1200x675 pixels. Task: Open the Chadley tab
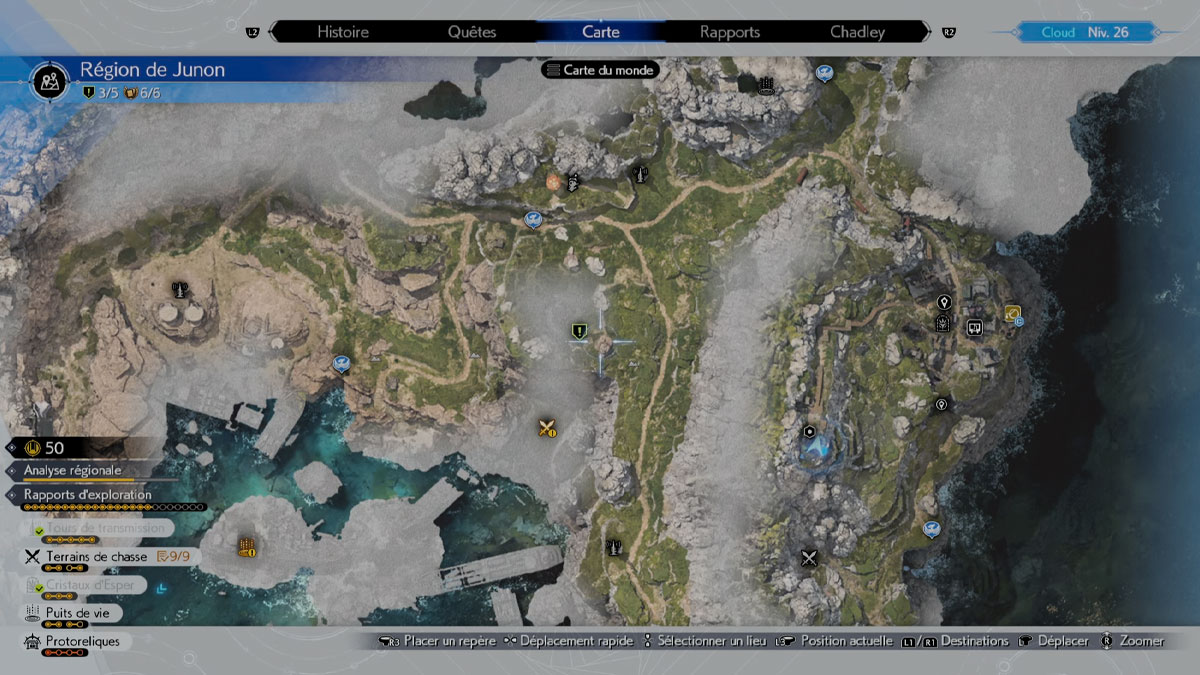(x=857, y=32)
